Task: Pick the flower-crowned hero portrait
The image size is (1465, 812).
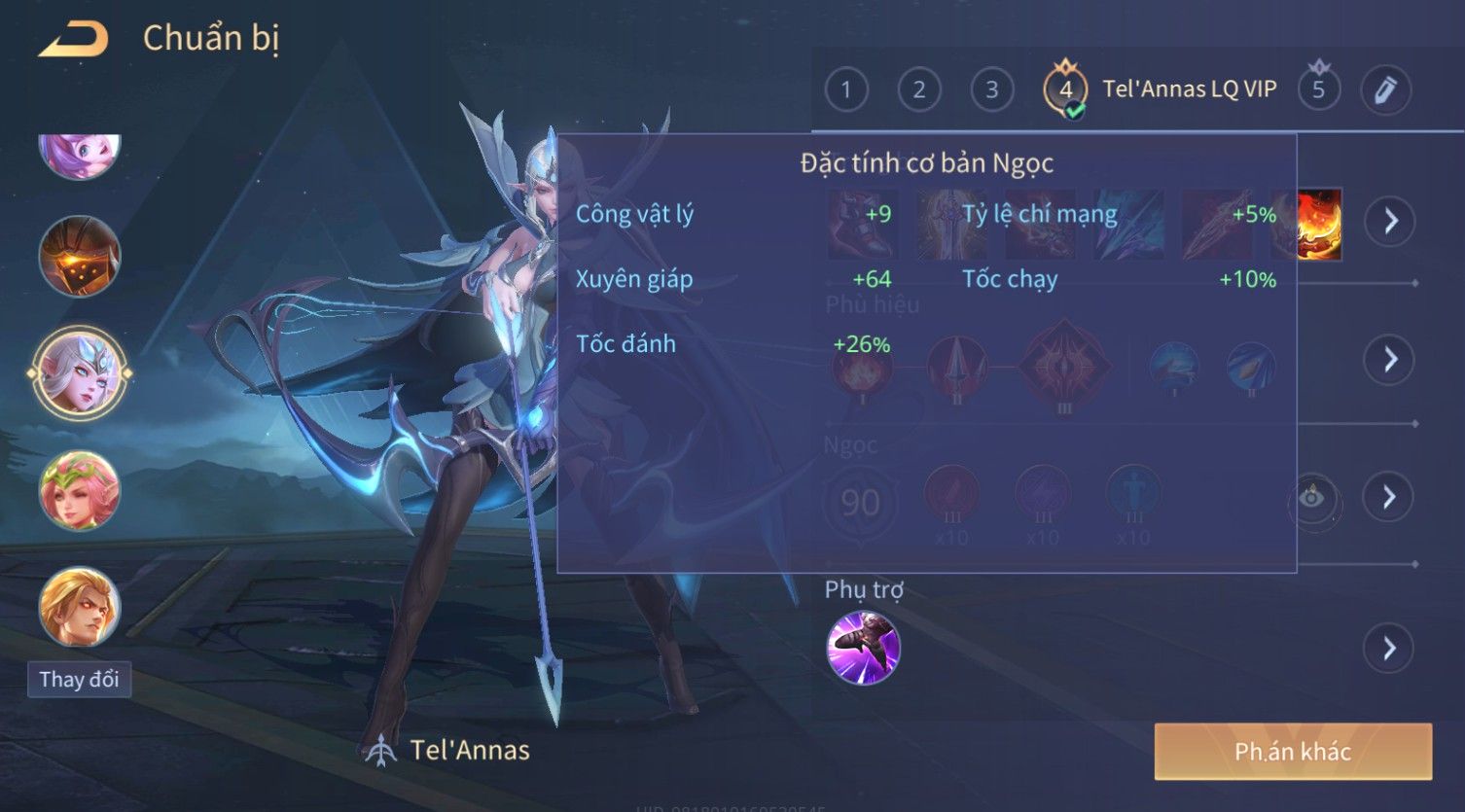Action: pos(80,491)
